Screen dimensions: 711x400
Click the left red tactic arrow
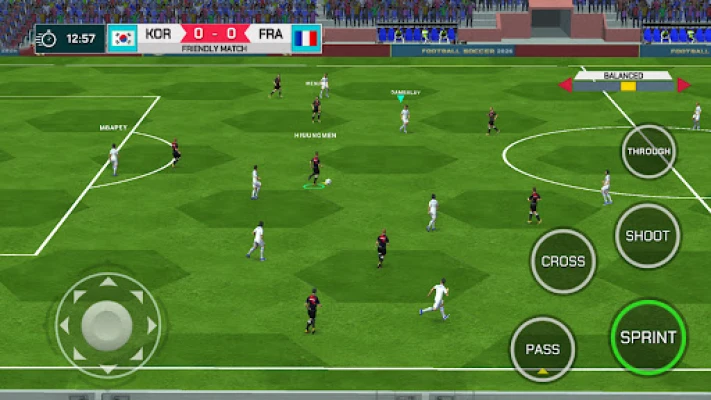[x=565, y=86]
